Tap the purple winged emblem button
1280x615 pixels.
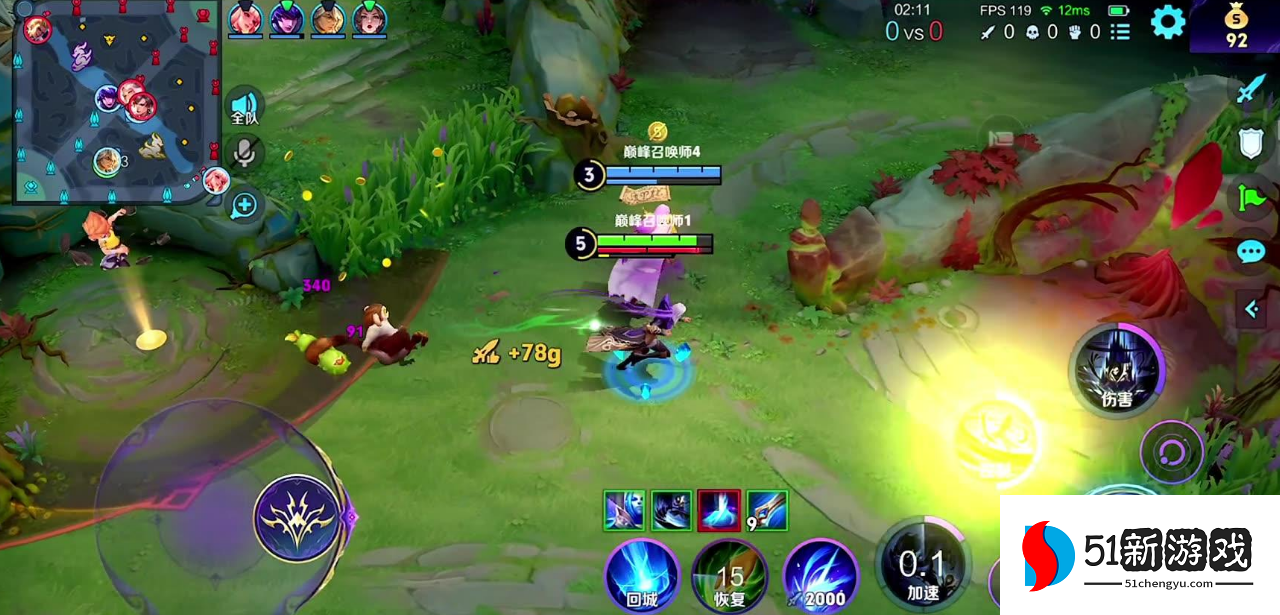(297, 517)
